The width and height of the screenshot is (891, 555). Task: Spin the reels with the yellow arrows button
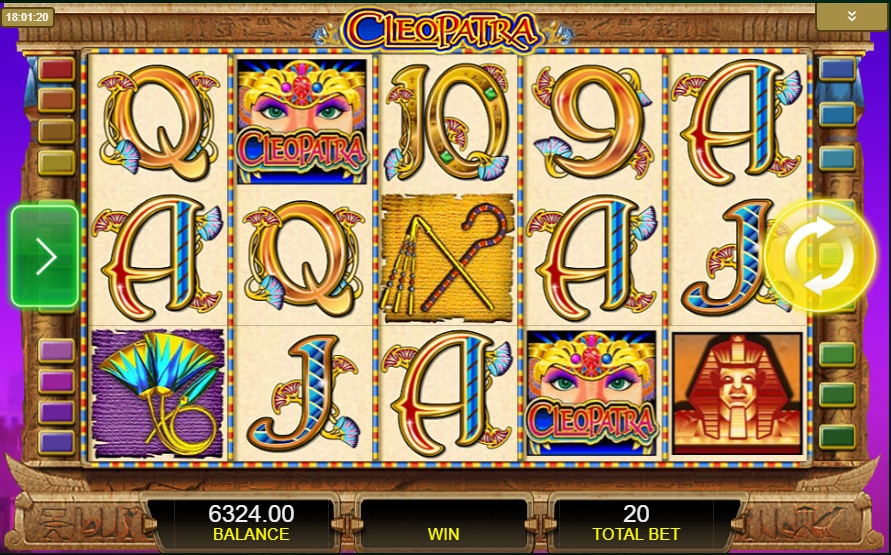[819, 255]
